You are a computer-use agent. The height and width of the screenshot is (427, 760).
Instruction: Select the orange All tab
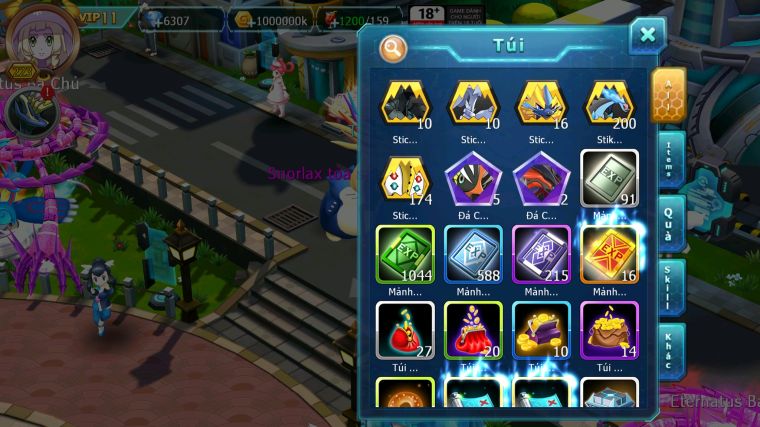click(x=668, y=96)
